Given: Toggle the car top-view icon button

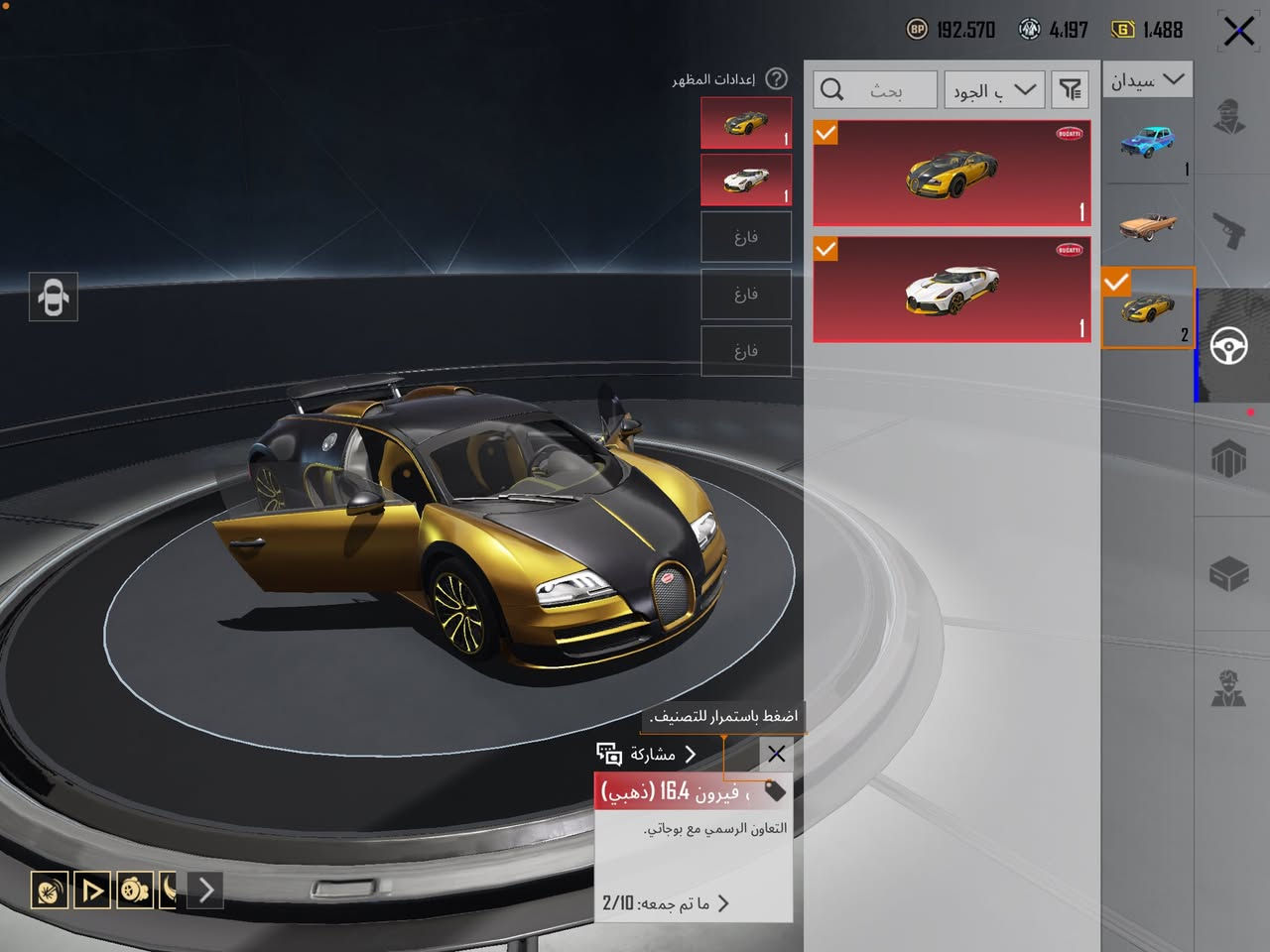Looking at the screenshot, I should coord(54,297).
